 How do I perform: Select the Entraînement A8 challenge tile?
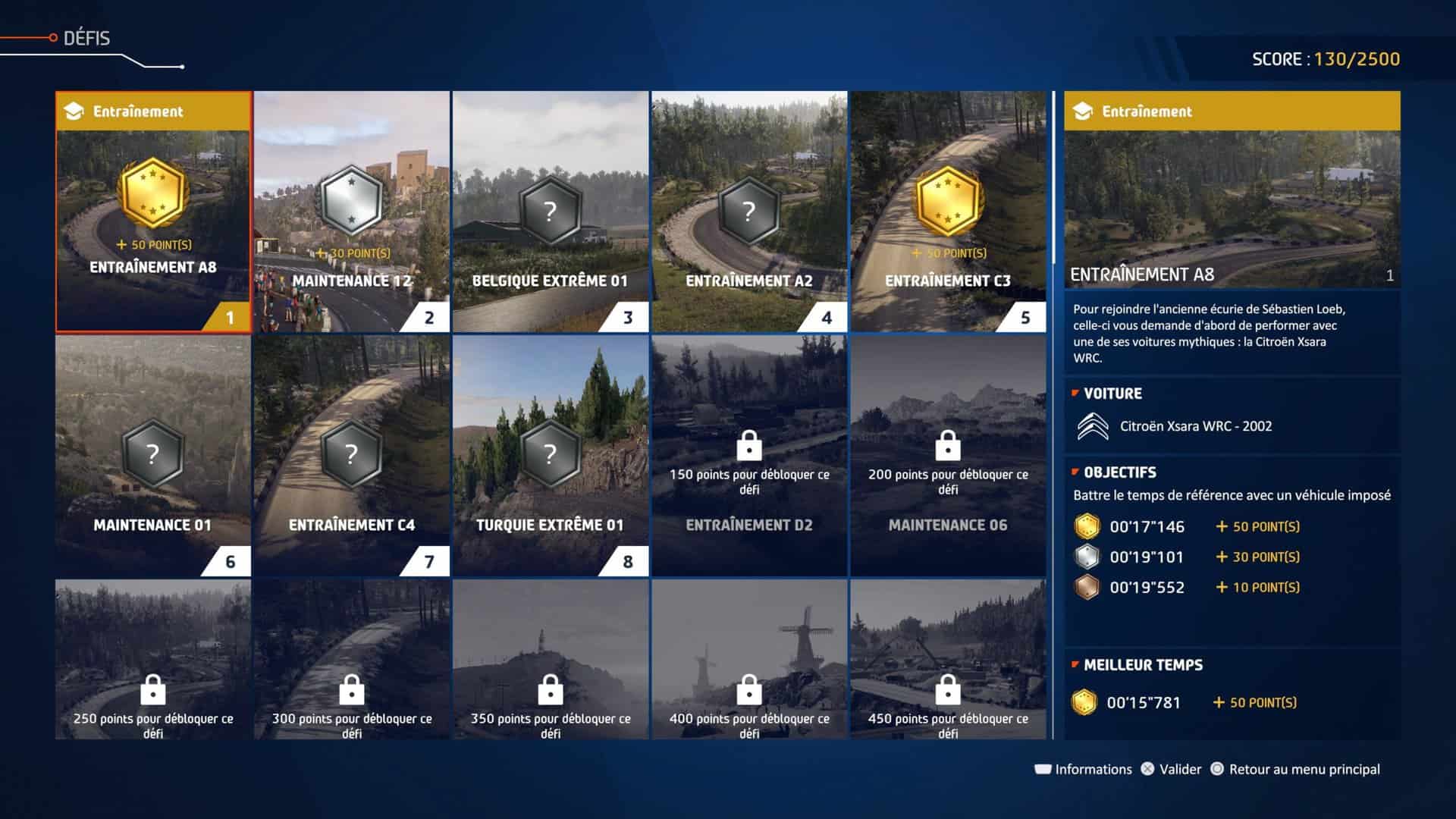tap(153, 212)
